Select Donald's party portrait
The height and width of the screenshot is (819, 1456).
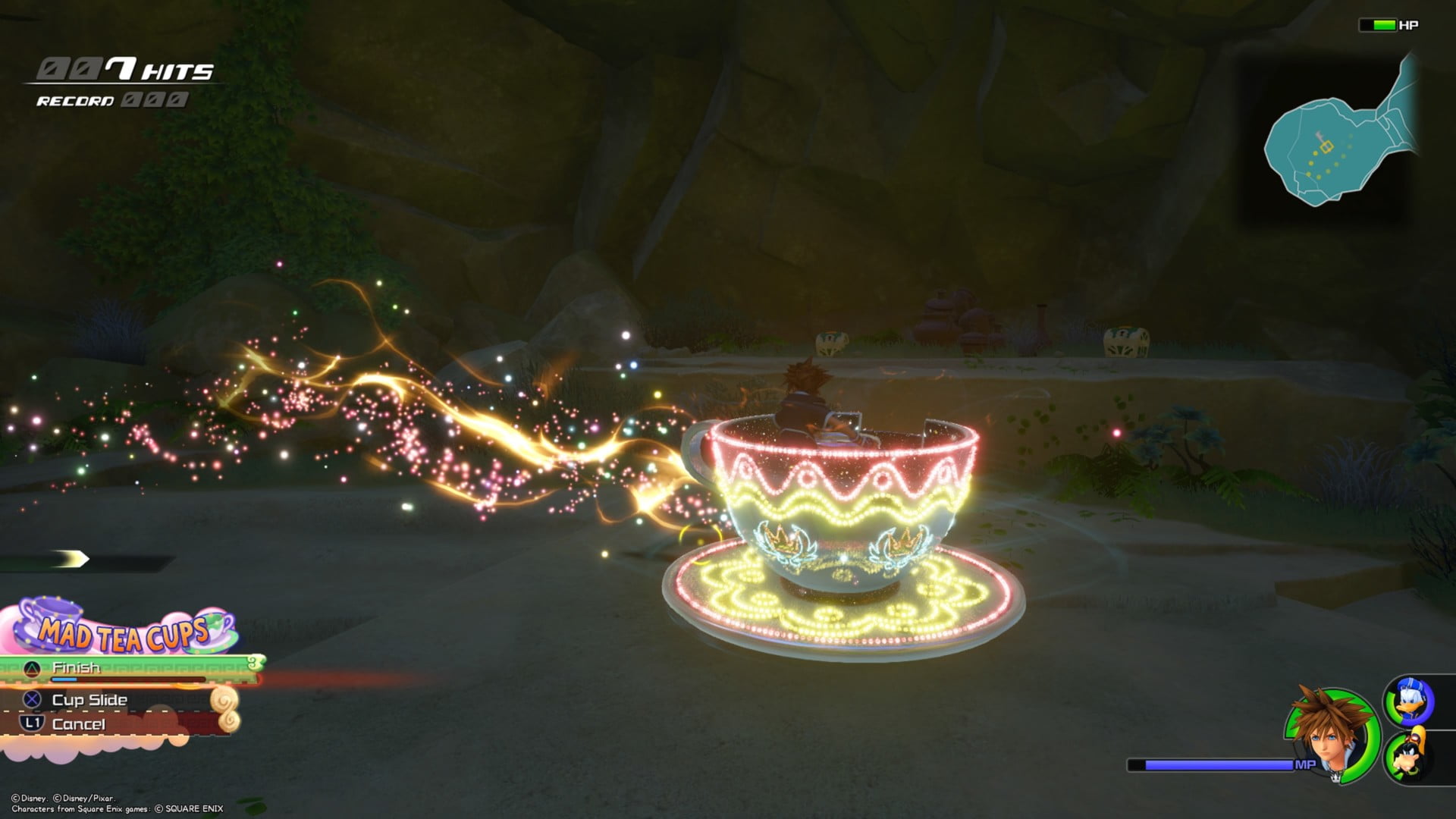[x=1410, y=701]
